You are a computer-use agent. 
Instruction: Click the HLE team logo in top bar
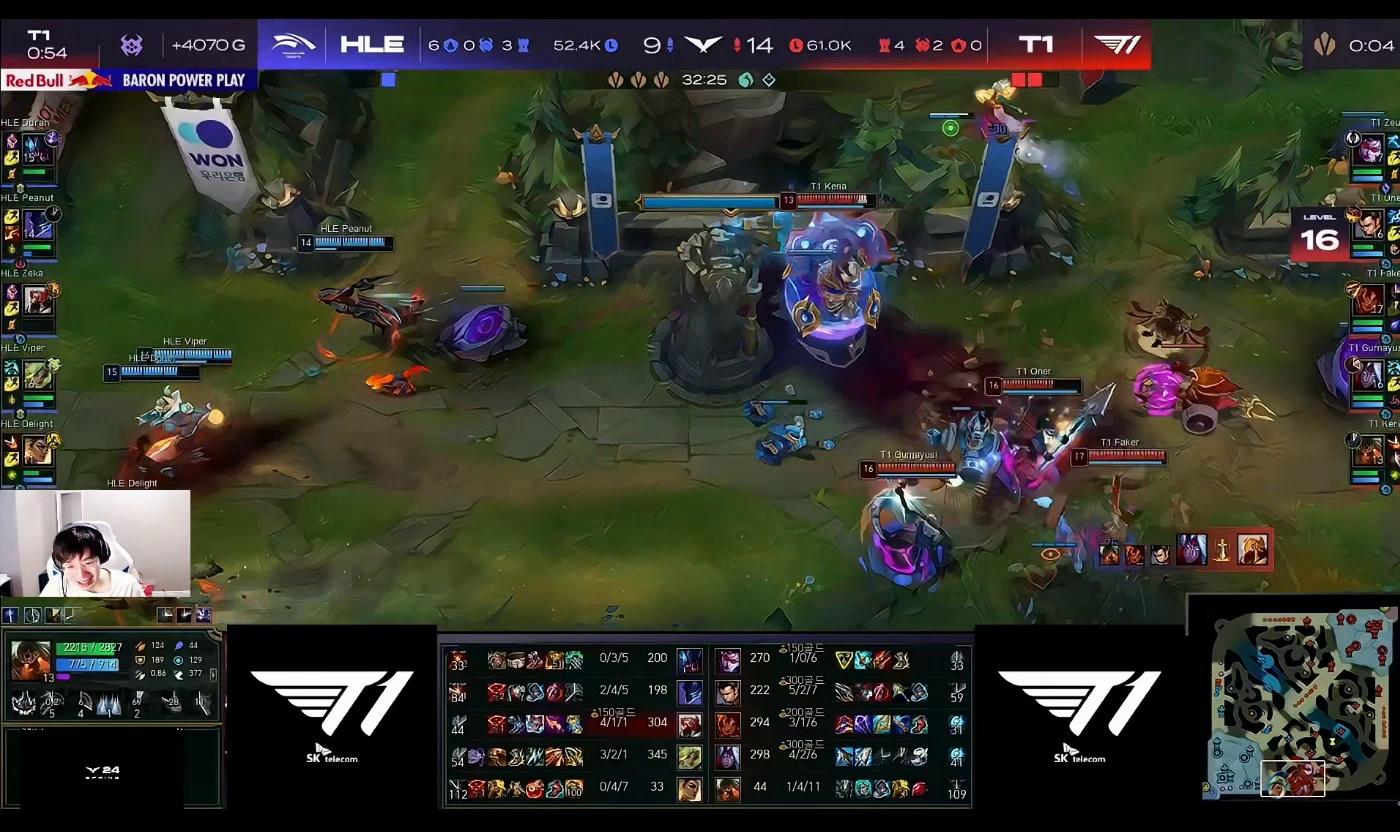[x=293, y=44]
